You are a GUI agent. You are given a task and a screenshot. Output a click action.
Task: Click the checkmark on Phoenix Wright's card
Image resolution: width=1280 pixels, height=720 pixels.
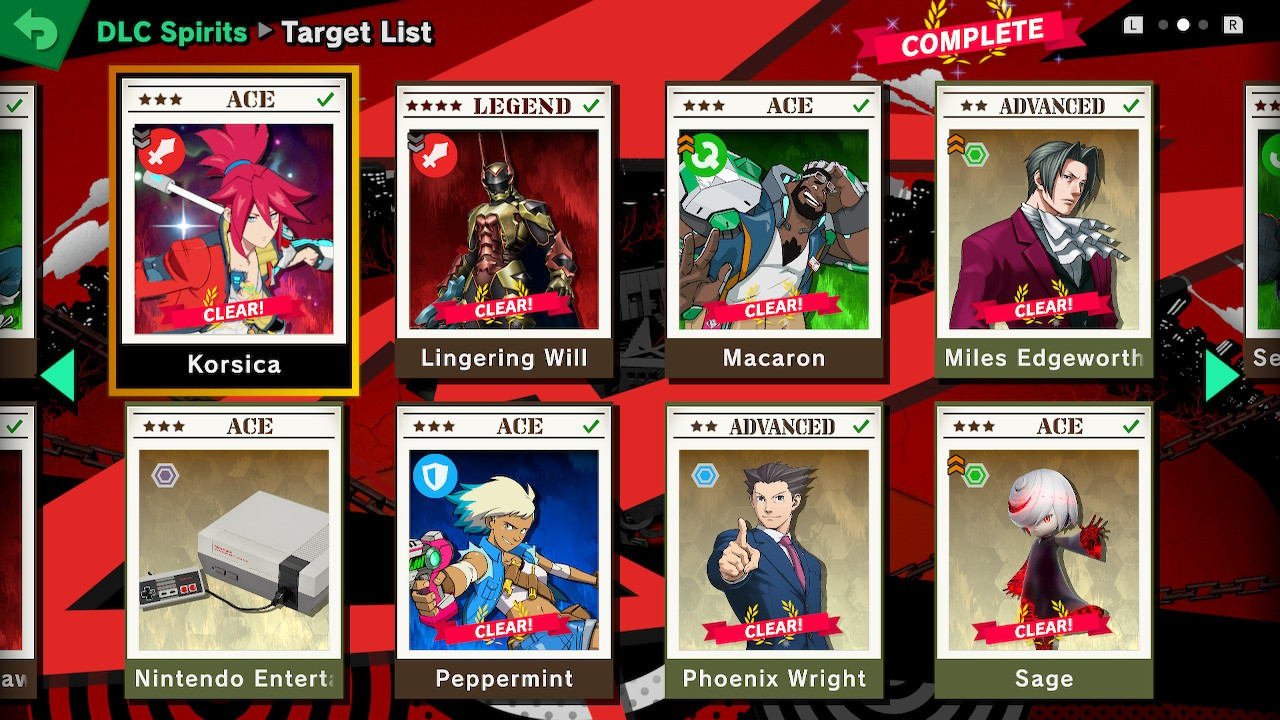[861, 426]
